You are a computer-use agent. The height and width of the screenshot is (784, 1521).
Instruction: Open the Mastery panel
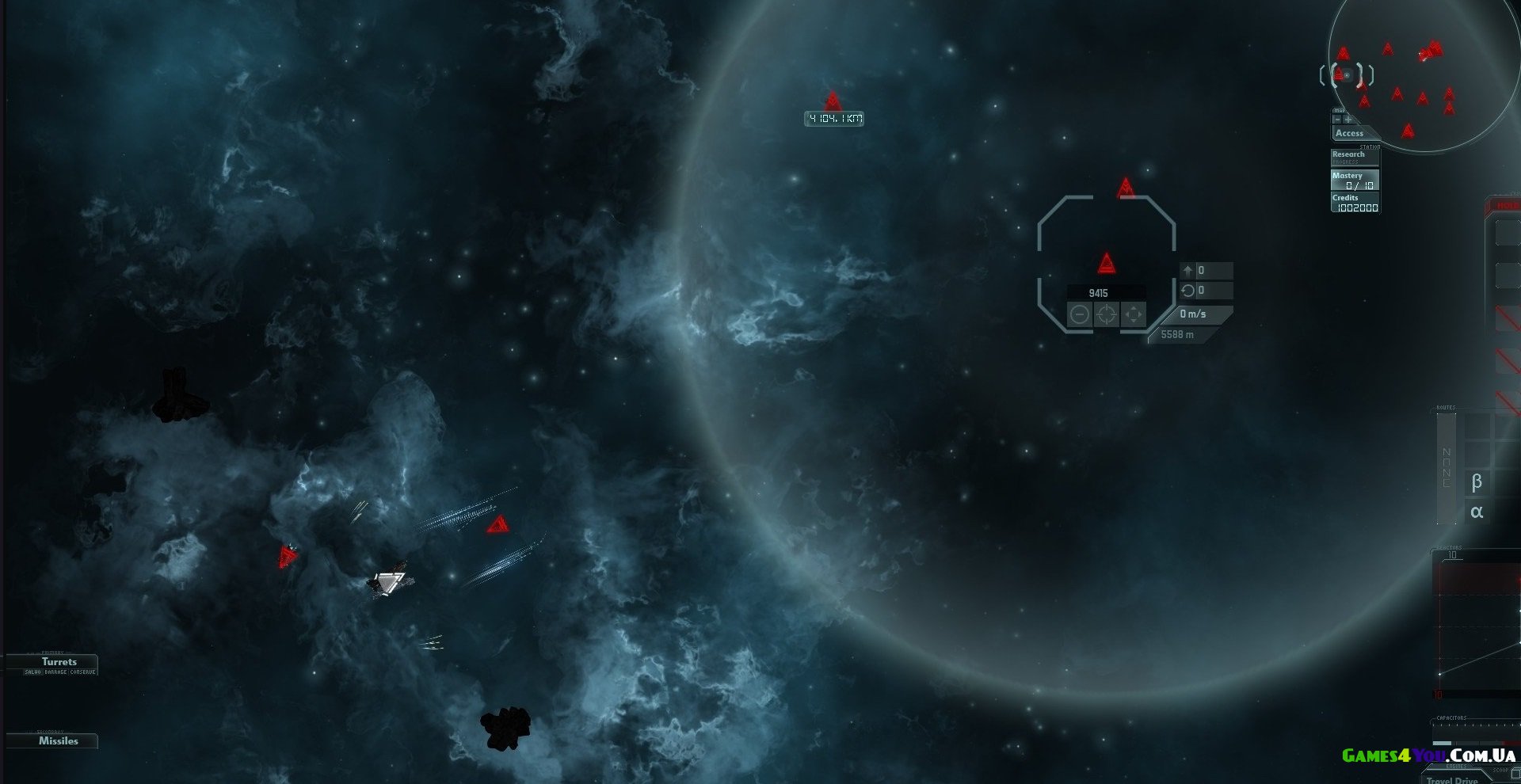[1355, 180]
